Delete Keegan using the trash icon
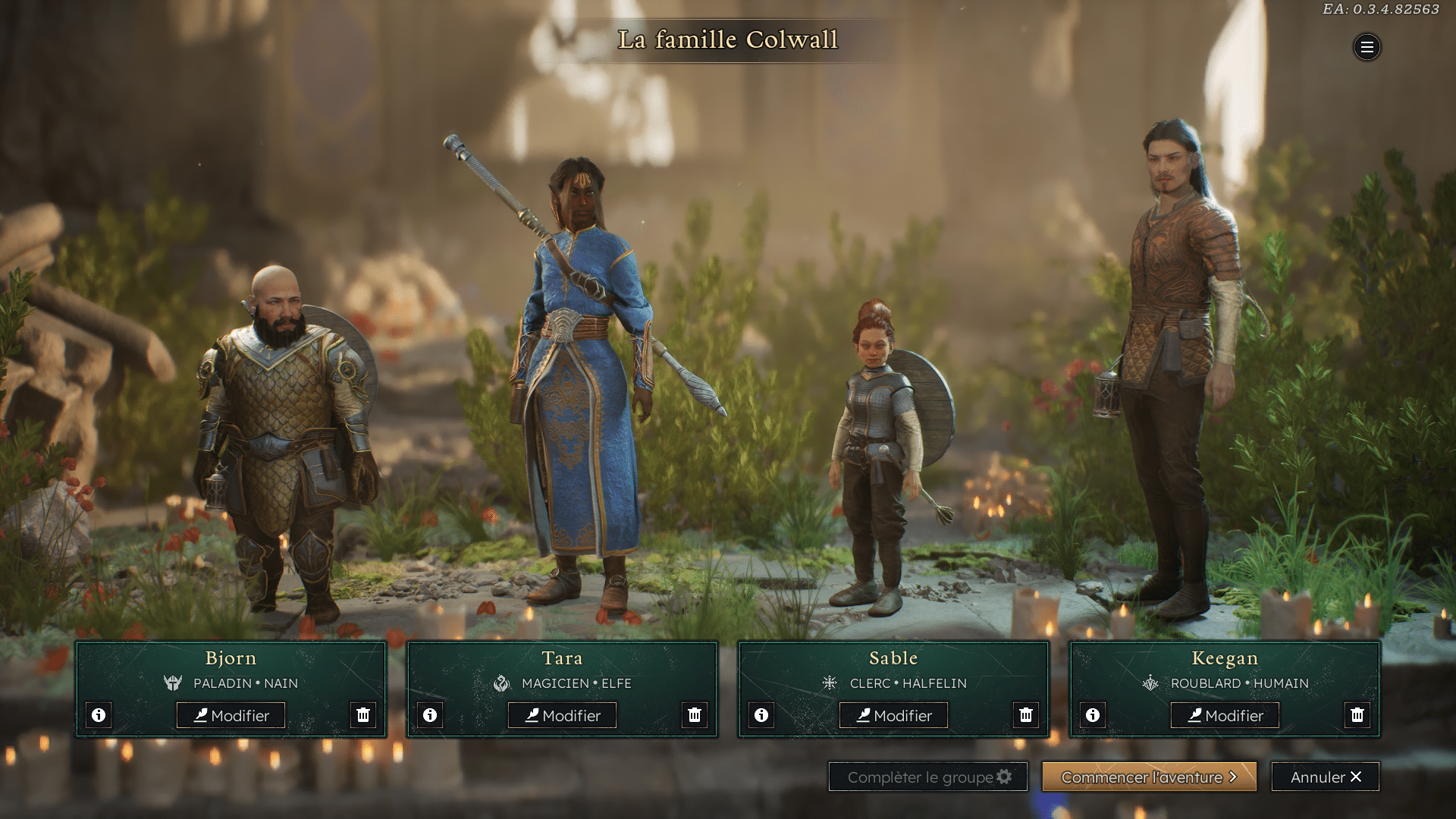This screenshot has height=819, width=1456. [x=1357, y=714]
